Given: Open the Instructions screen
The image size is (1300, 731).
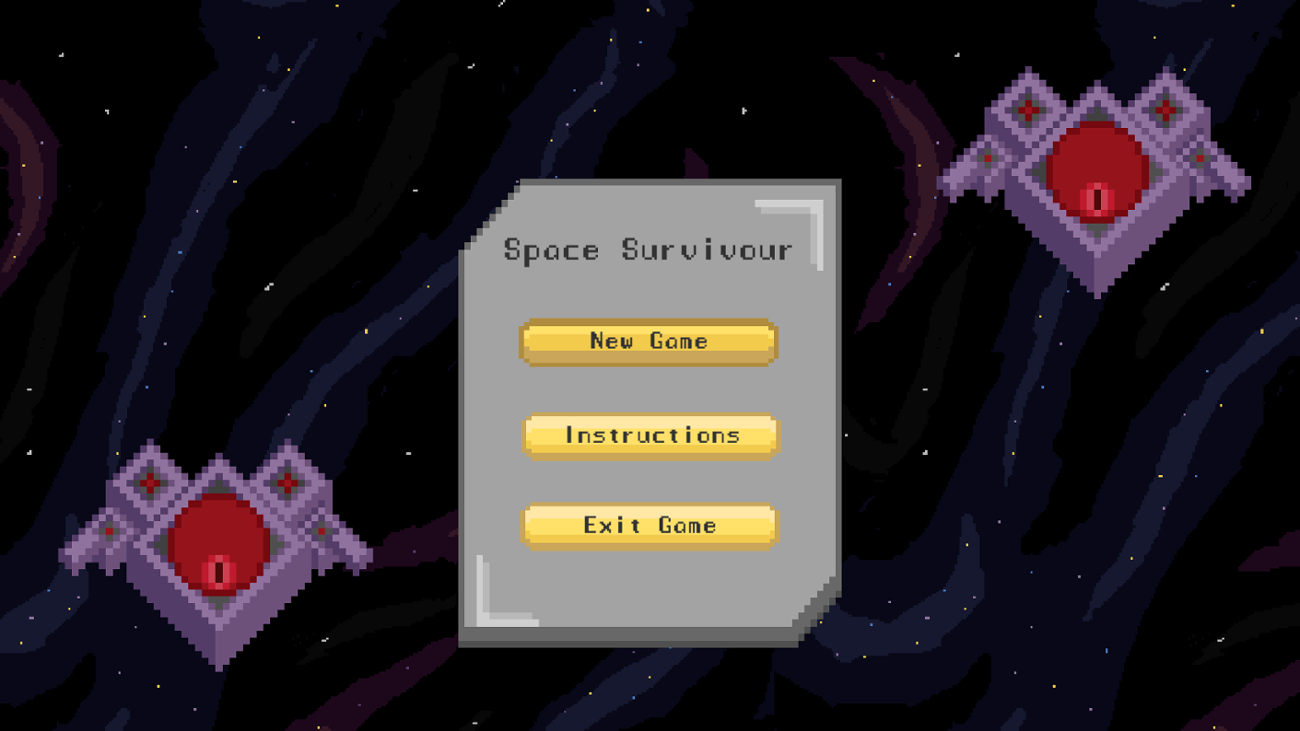Looking at the screenshot, I should (x=650, y=435).
